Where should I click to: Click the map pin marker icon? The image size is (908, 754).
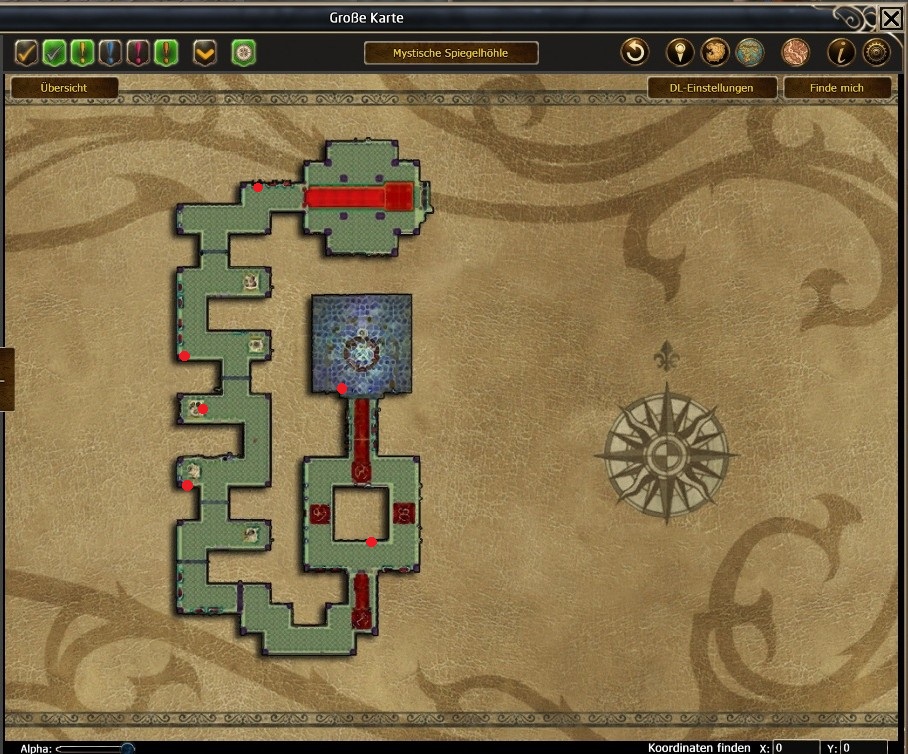coord(680,52)
